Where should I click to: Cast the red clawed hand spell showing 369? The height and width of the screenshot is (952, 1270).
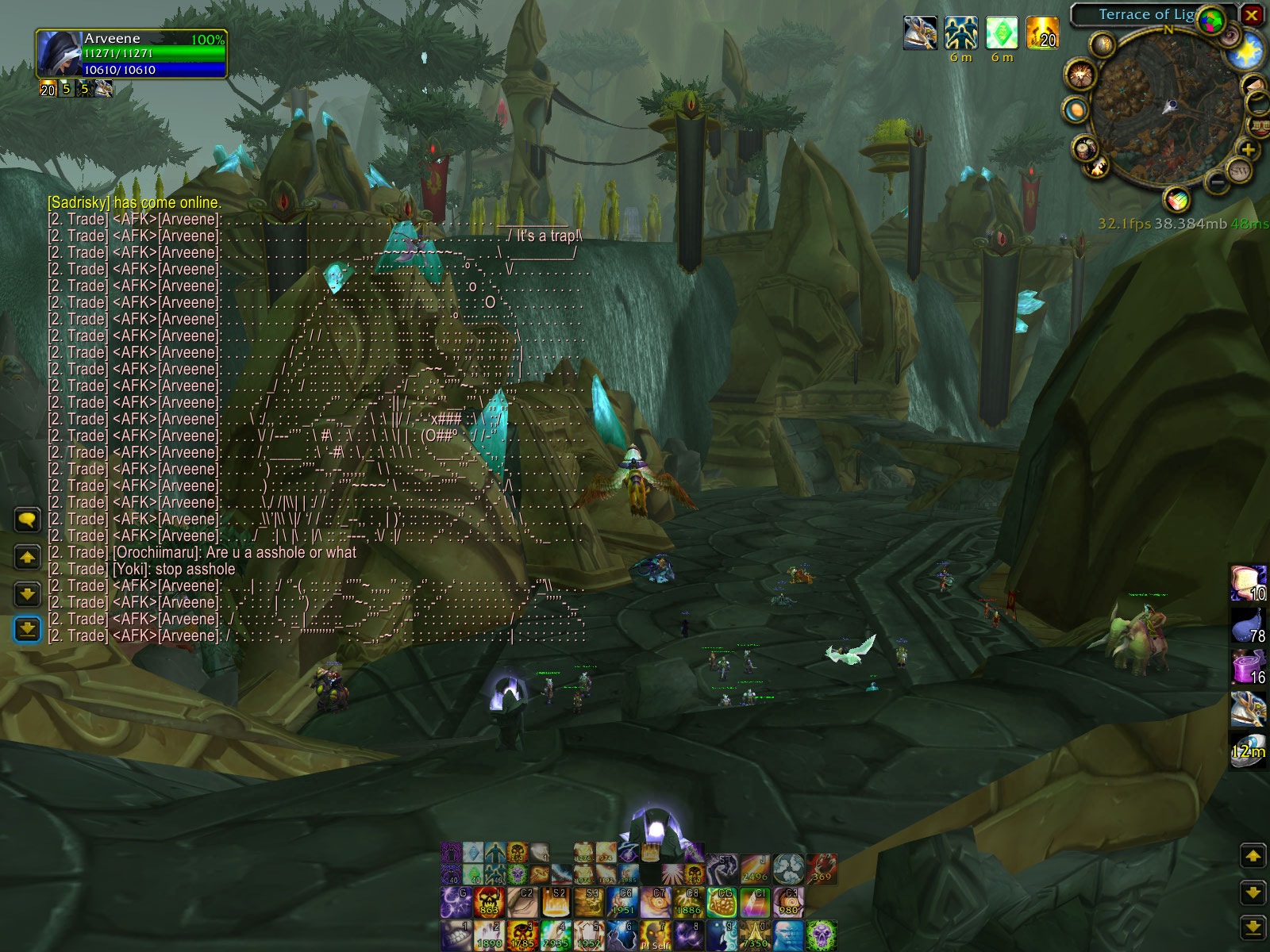coord(822,869)
